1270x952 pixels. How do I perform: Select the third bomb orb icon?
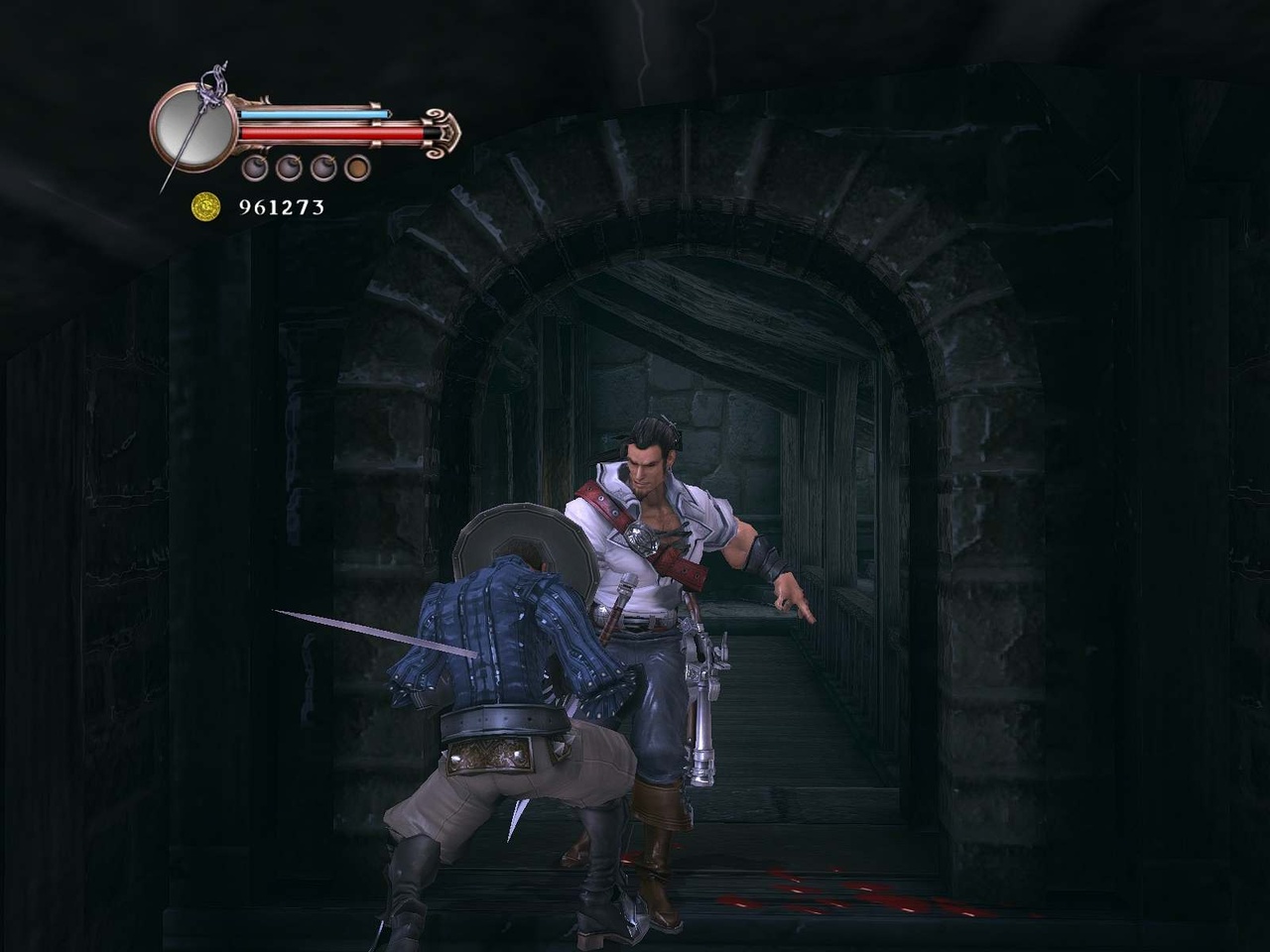[323, 168]
